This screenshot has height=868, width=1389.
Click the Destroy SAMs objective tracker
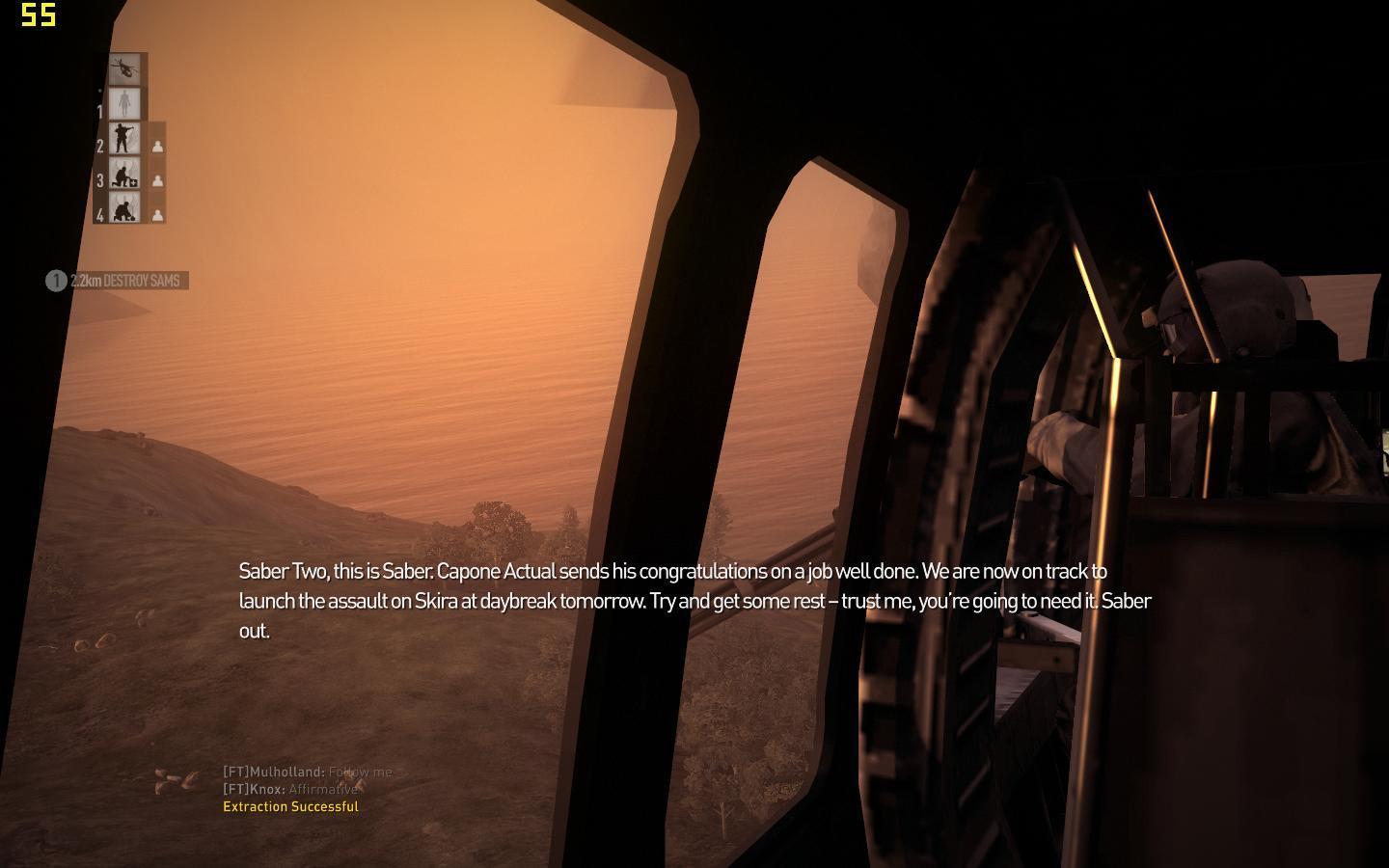click(117, 281)
